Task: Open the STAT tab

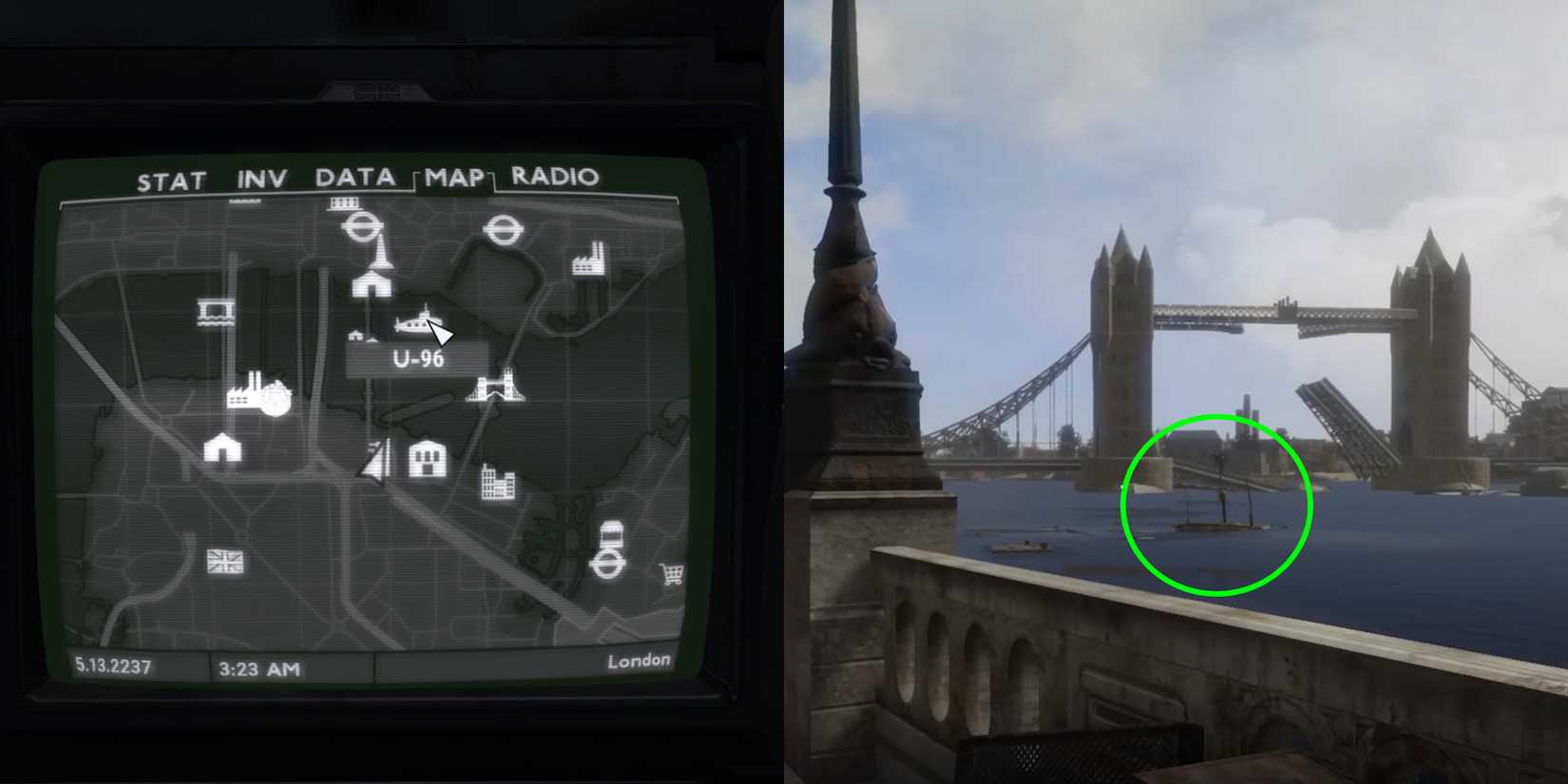Action: tap(173, 180)
